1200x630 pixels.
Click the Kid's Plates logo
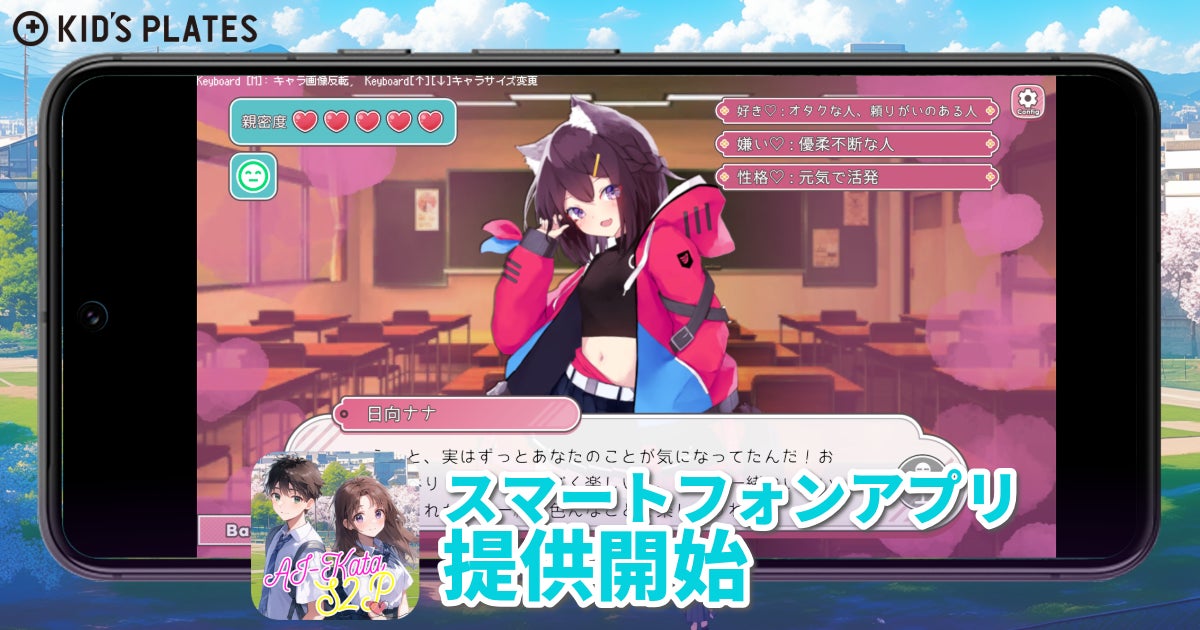click(x=135, y=27)
